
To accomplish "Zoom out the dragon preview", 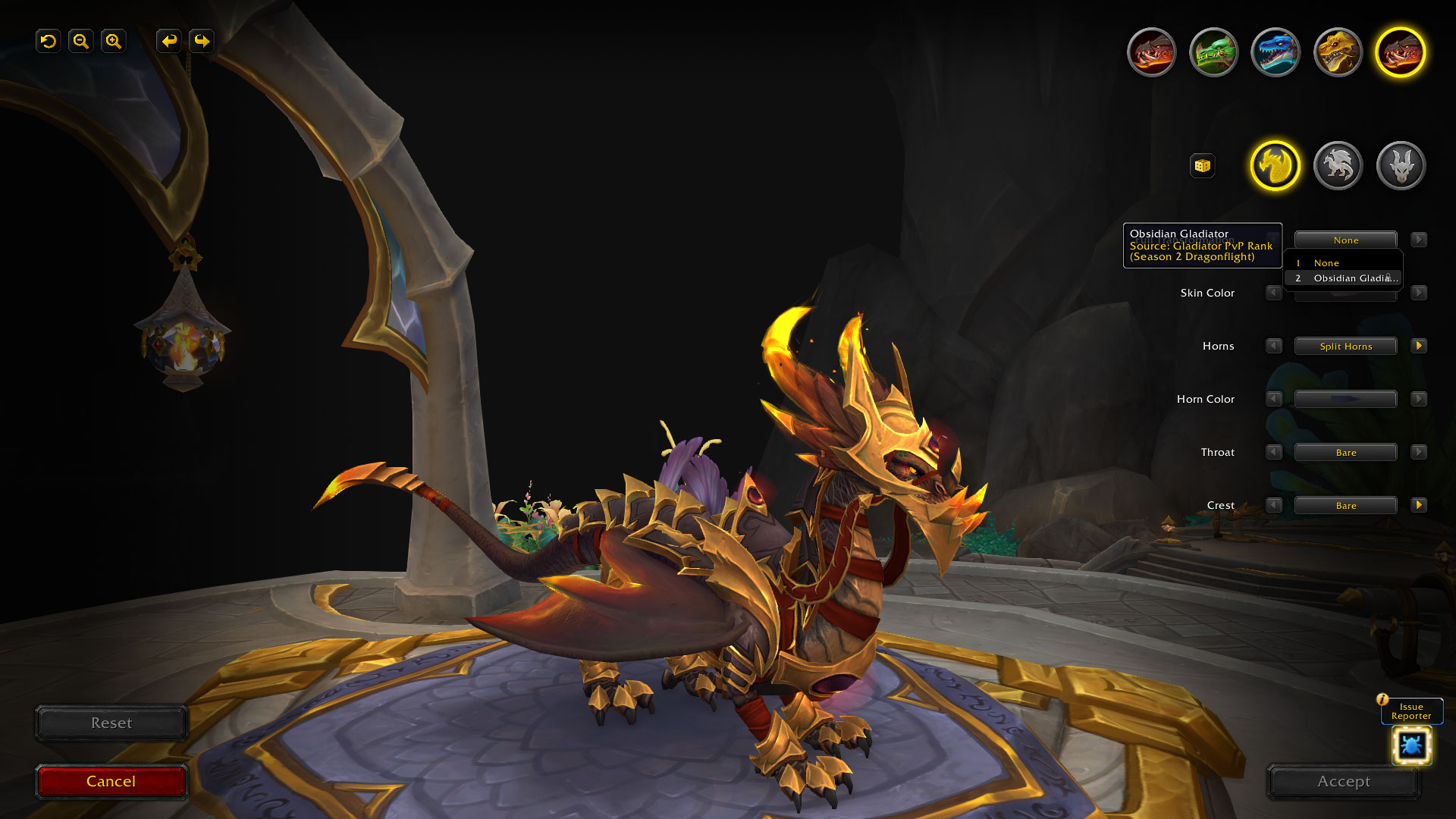I will pos(81,41).
